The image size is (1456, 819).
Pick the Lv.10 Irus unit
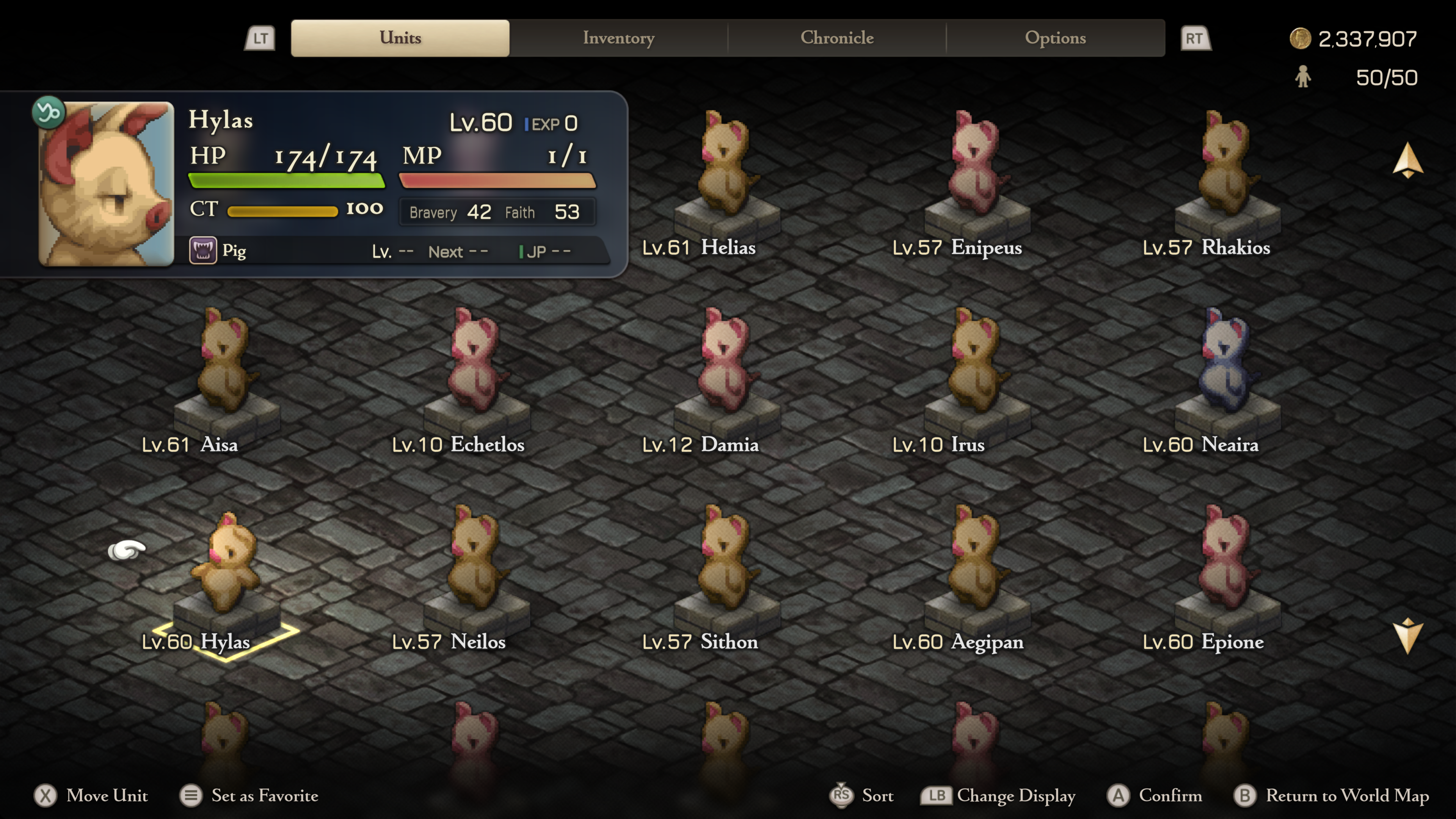(x=977, y=367)
